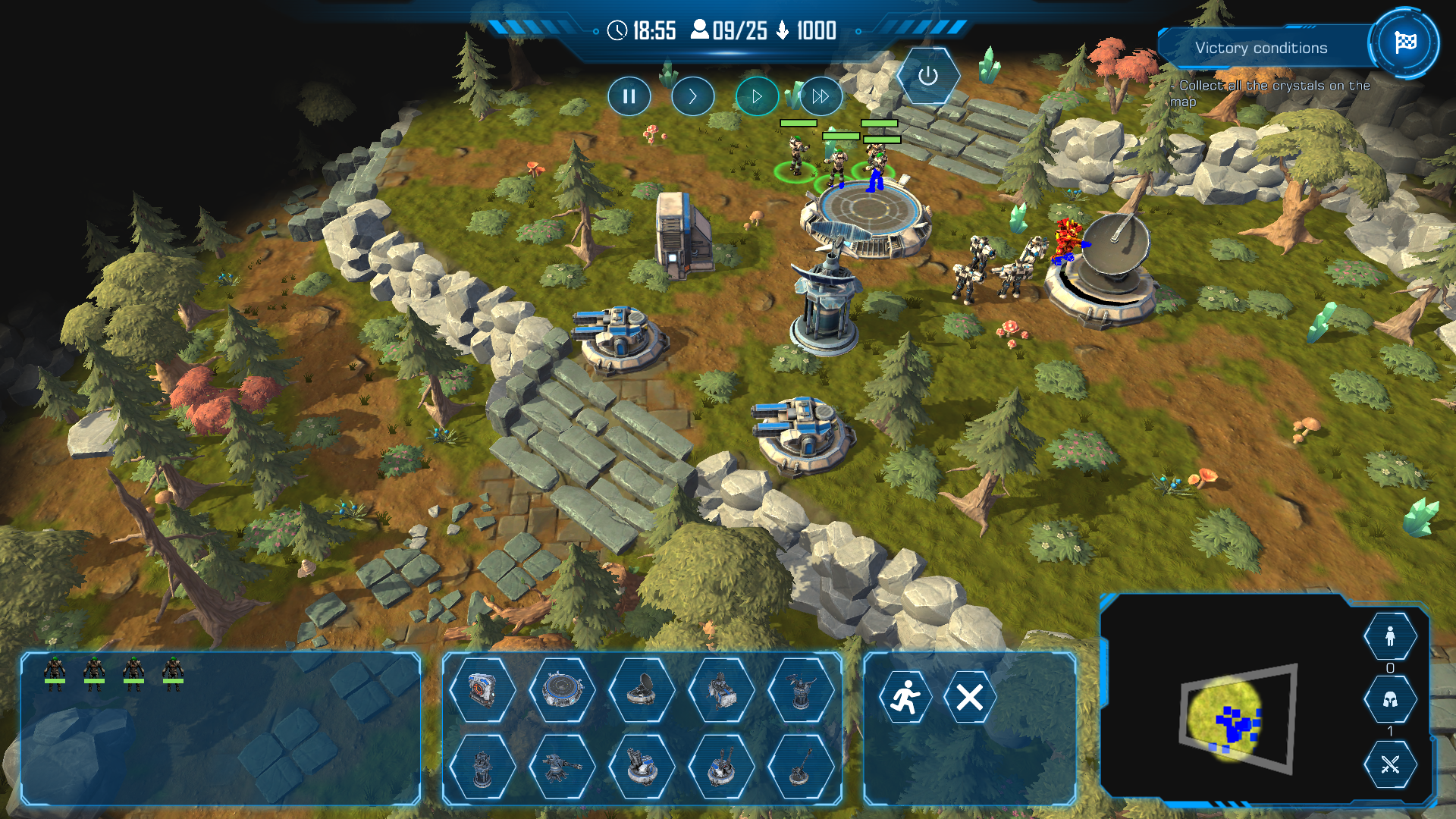
Task: Select the circular landing pad building
Action: 562,690
